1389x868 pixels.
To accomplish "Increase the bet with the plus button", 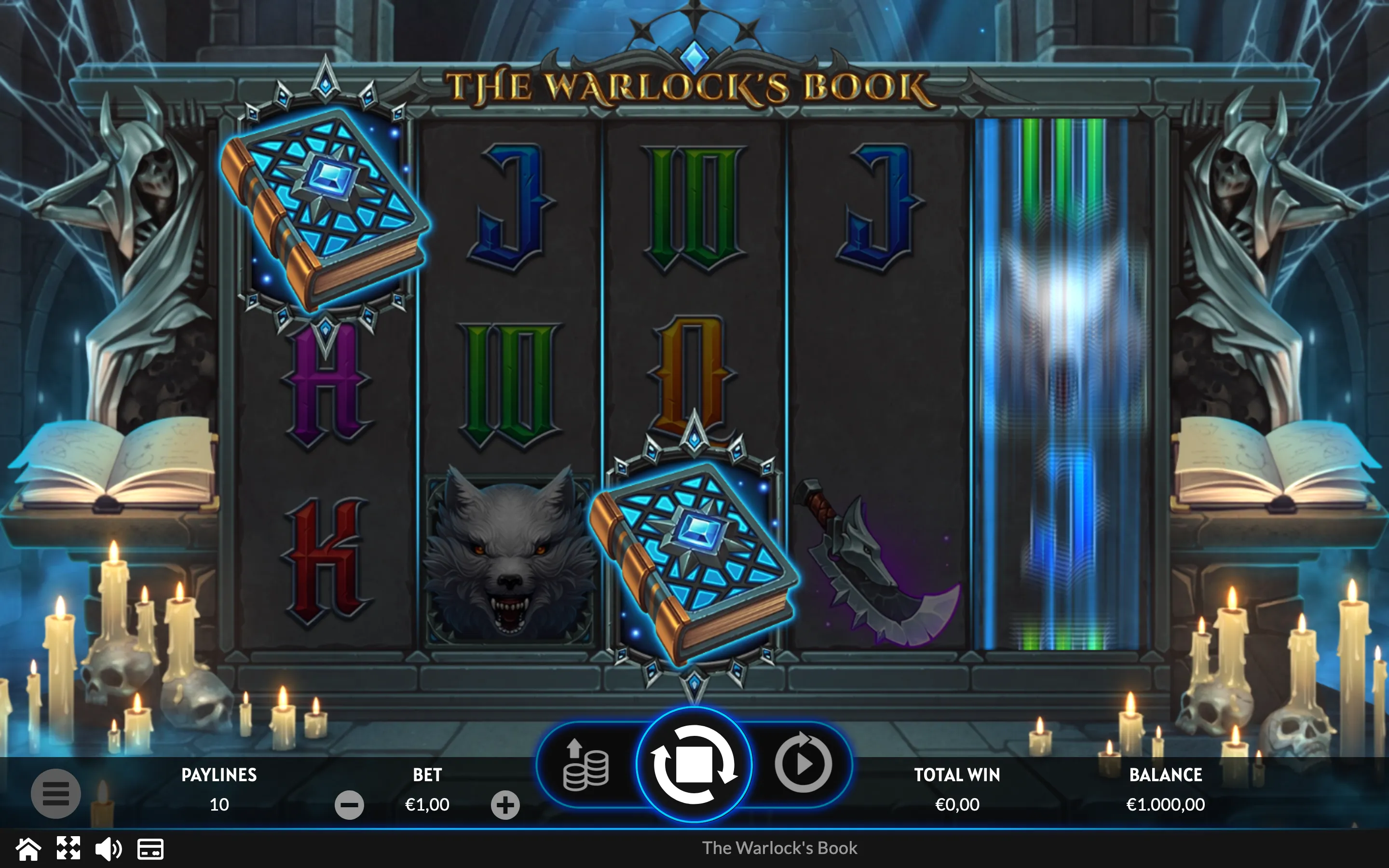I will [505, 805].
